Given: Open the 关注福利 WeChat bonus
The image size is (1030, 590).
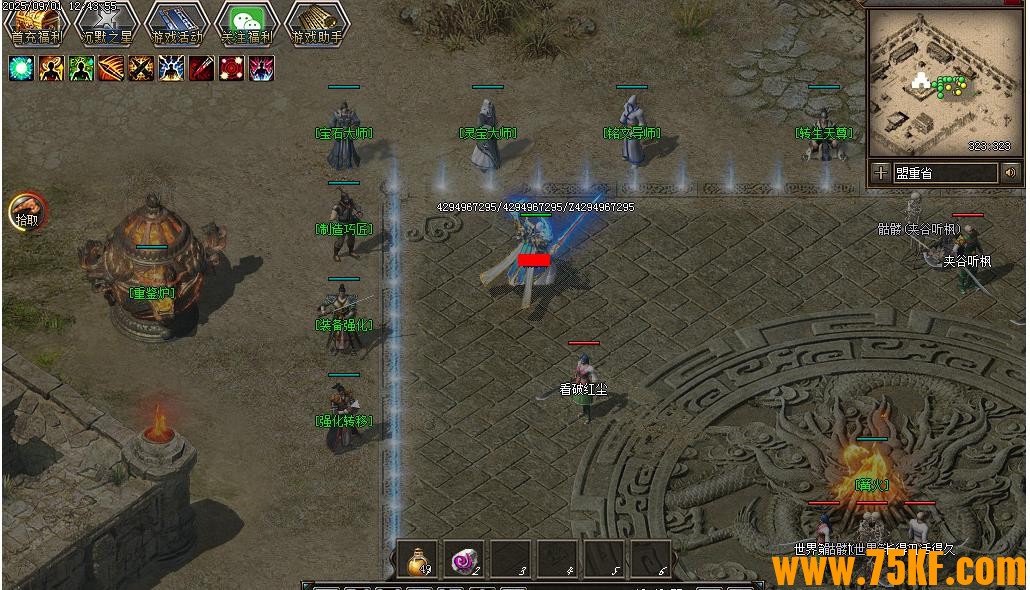Looking at the screenshot, I should coord(246,24).
